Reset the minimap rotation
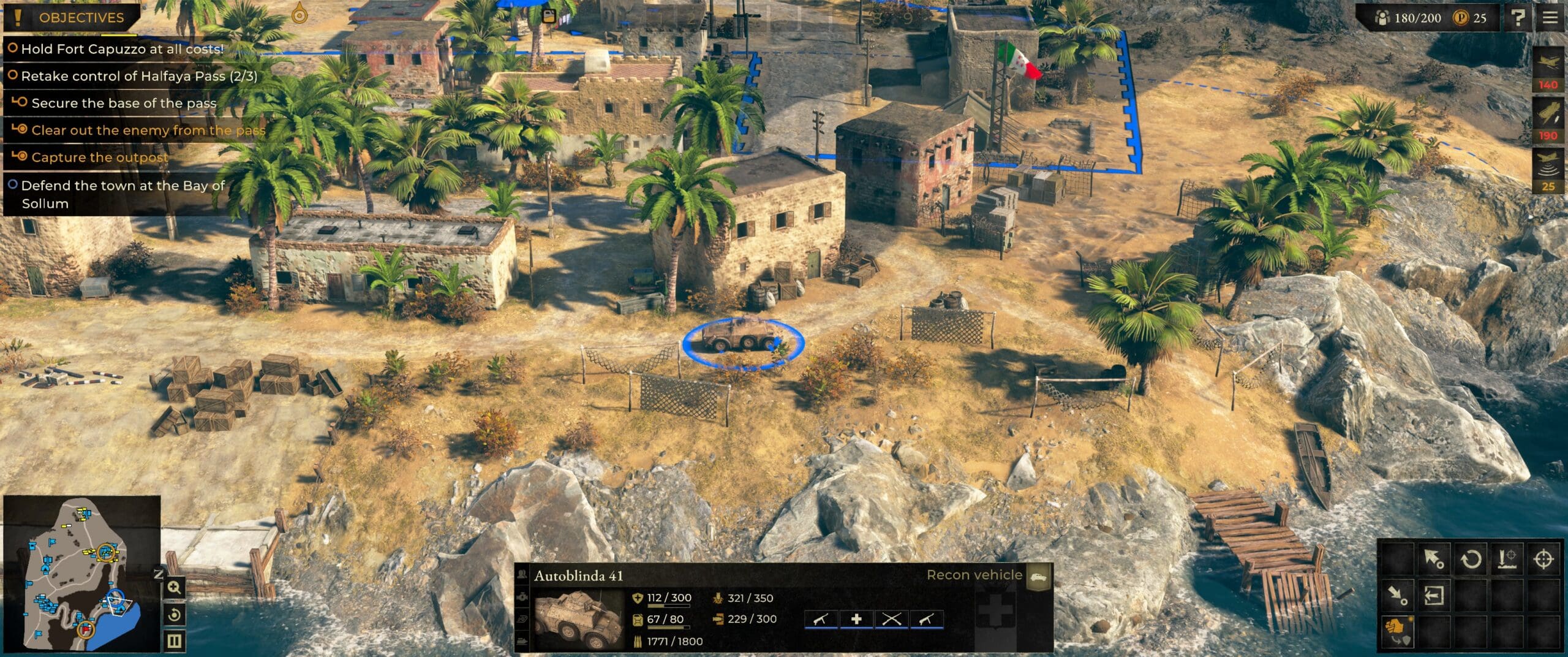The image size is (1568, 657). click(x=175, y=615)
